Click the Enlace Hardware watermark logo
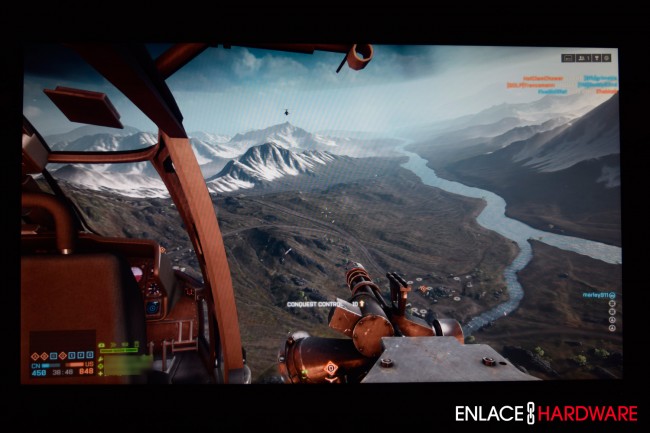Viewport: 650px width, 433px height. click(545, 413)
